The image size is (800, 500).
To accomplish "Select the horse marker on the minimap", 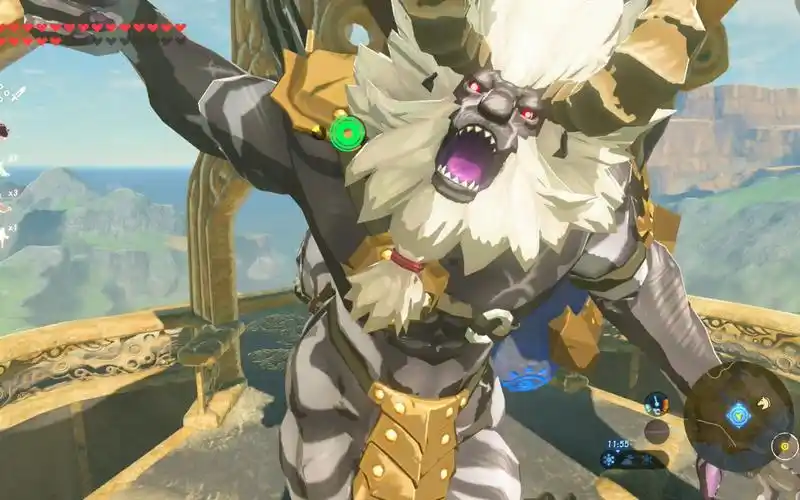I will [x=763, y=404].
